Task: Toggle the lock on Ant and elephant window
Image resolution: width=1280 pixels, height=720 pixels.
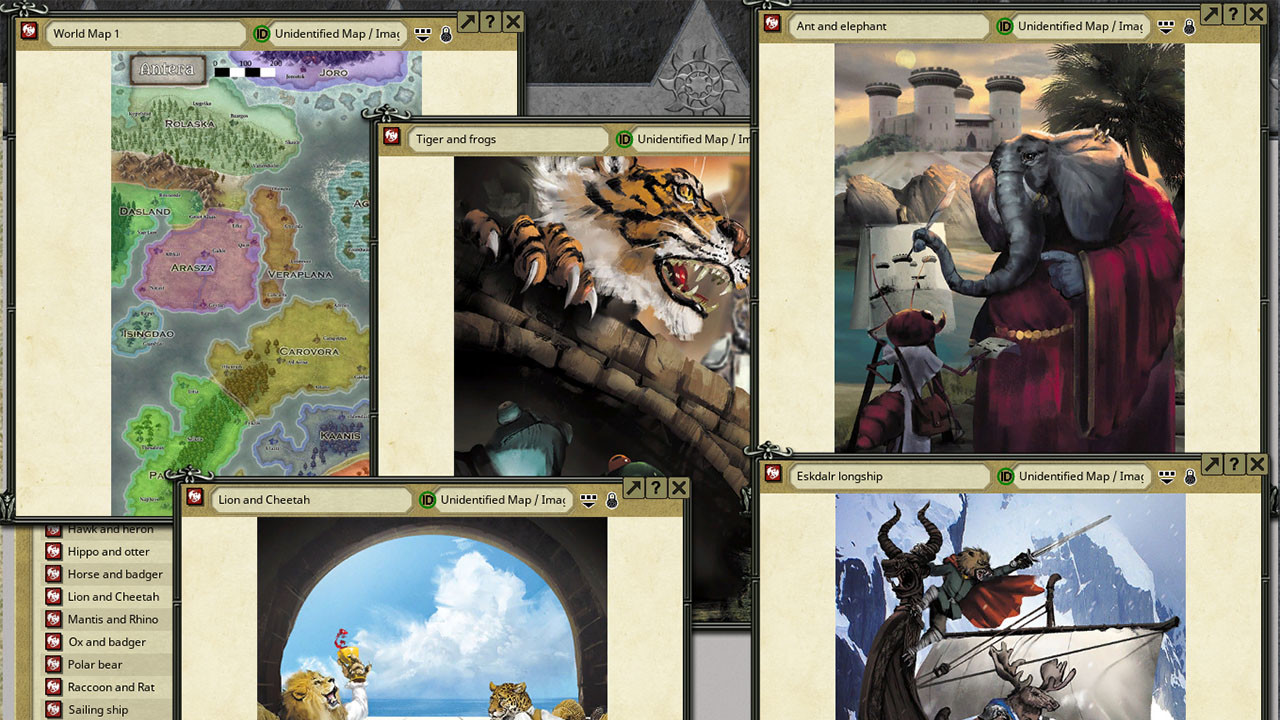Action: pos(1189,28)
